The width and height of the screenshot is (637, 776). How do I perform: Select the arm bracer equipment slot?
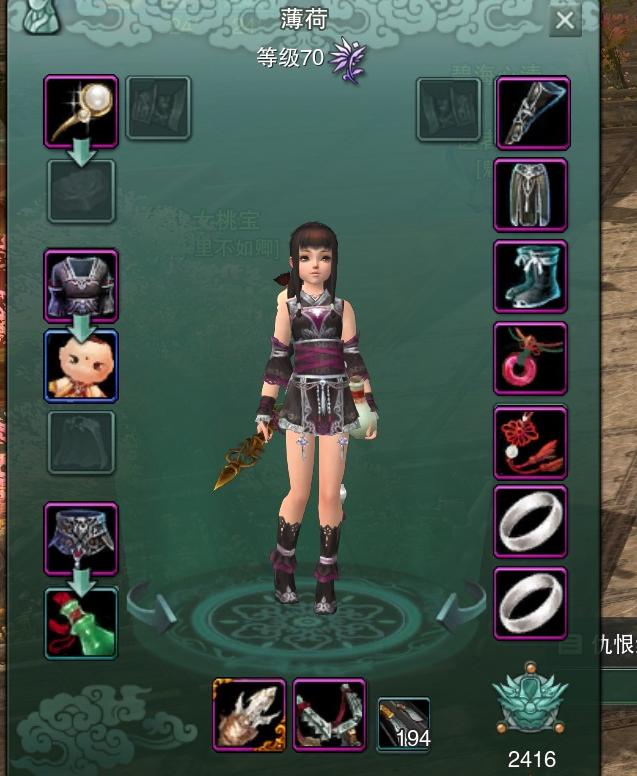[x=532, y=112]
